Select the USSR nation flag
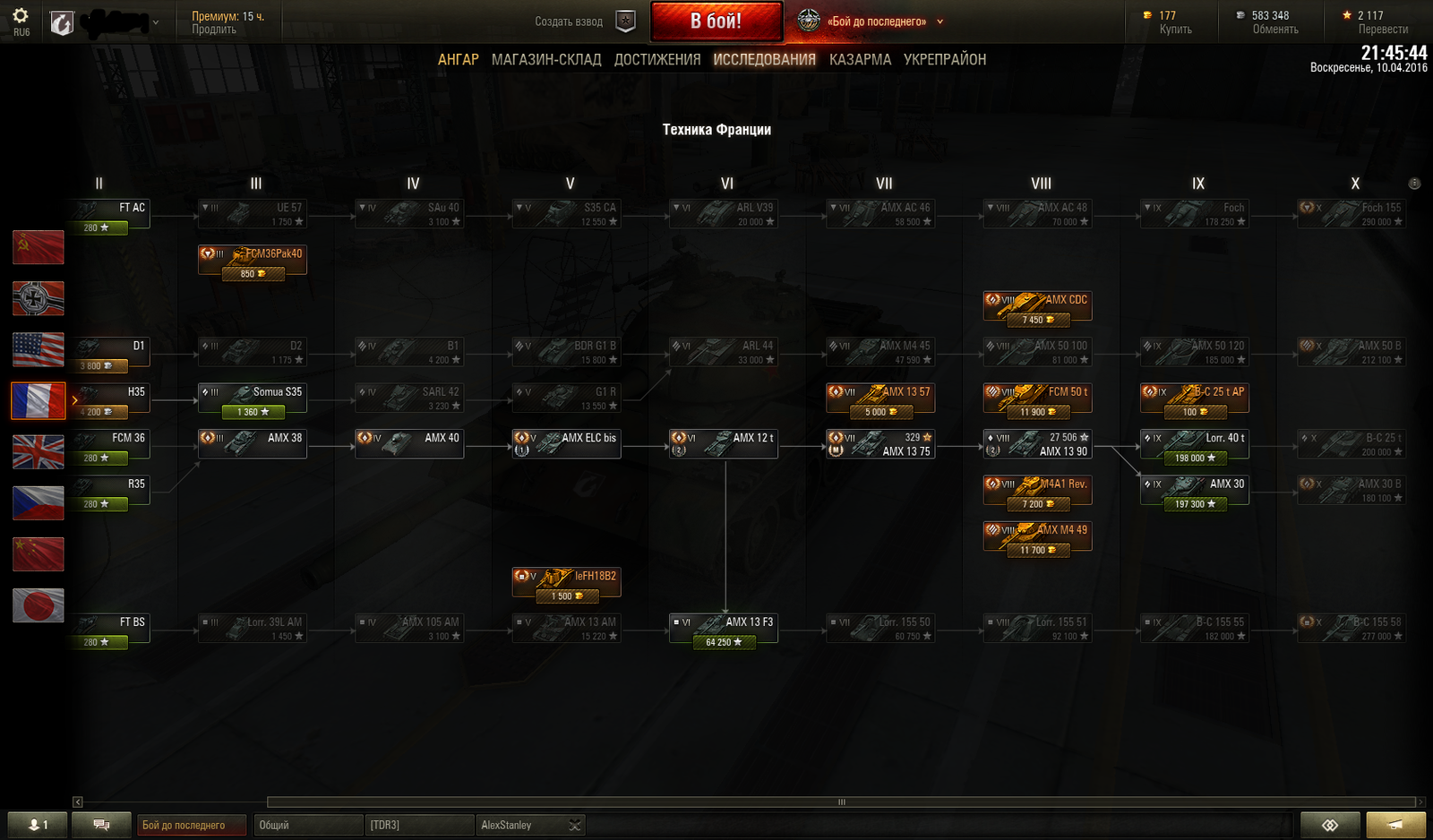Image resolution: width=1433 pixels, height=840 pixels. point(39,247)
